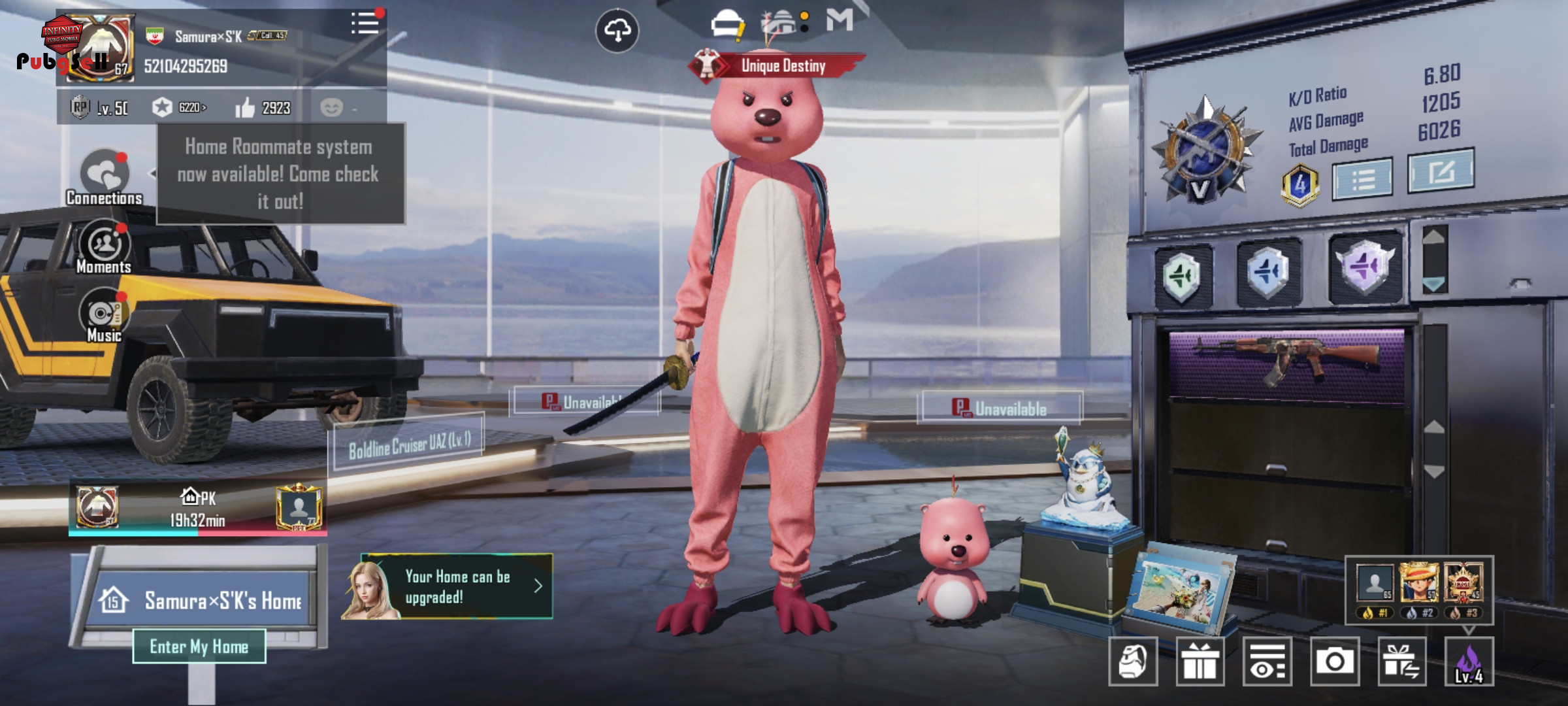
Task: Select the AKM weapon showcase slot
Action: pos(1286,363)
